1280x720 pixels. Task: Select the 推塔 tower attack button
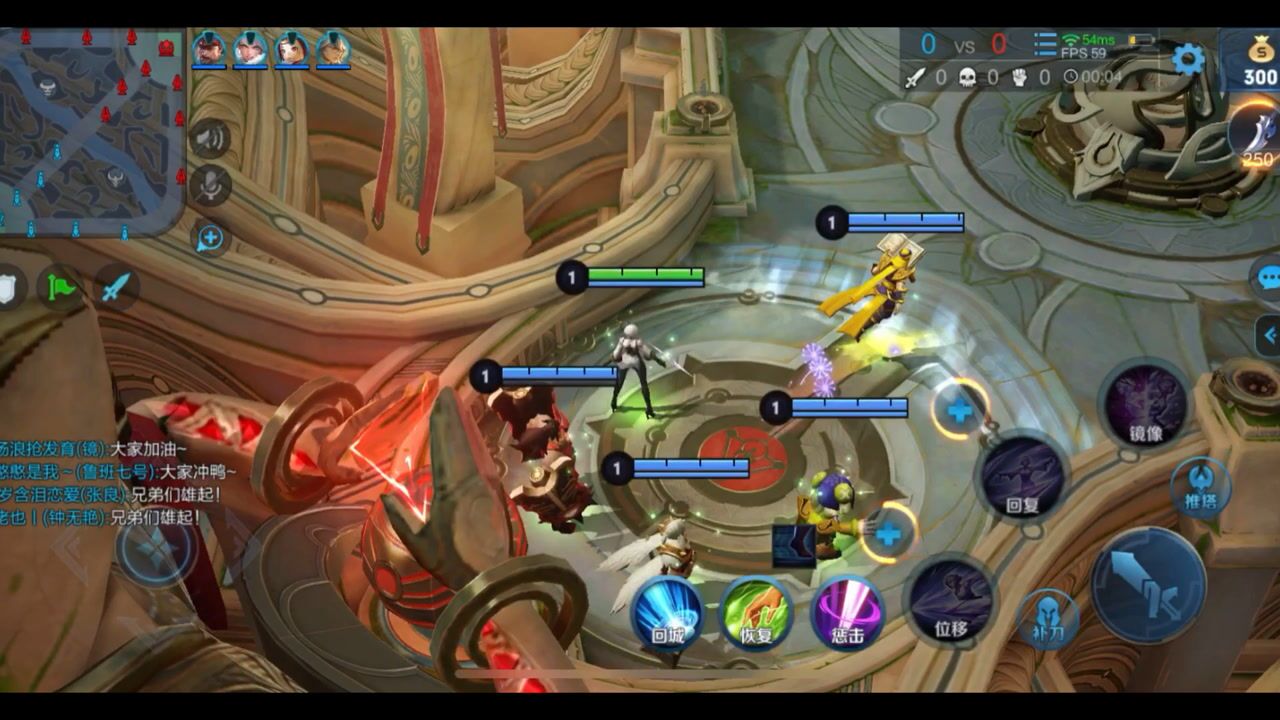coord(1201,489)
